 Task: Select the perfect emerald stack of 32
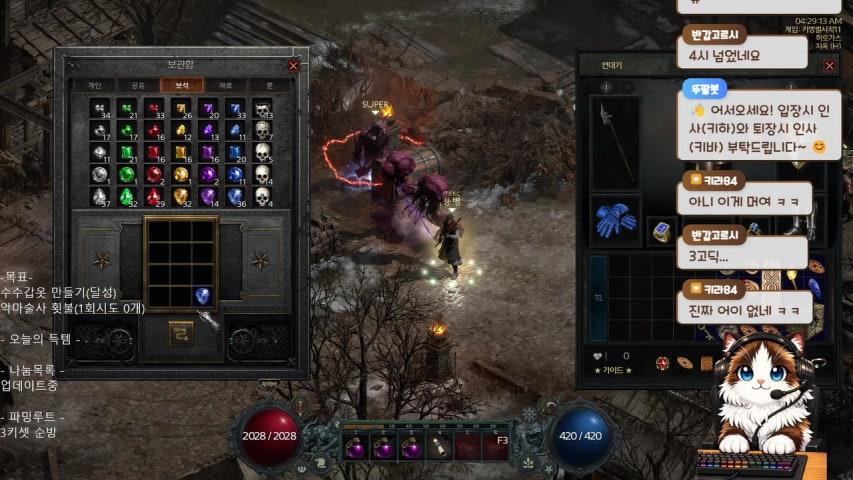point(127,197)
